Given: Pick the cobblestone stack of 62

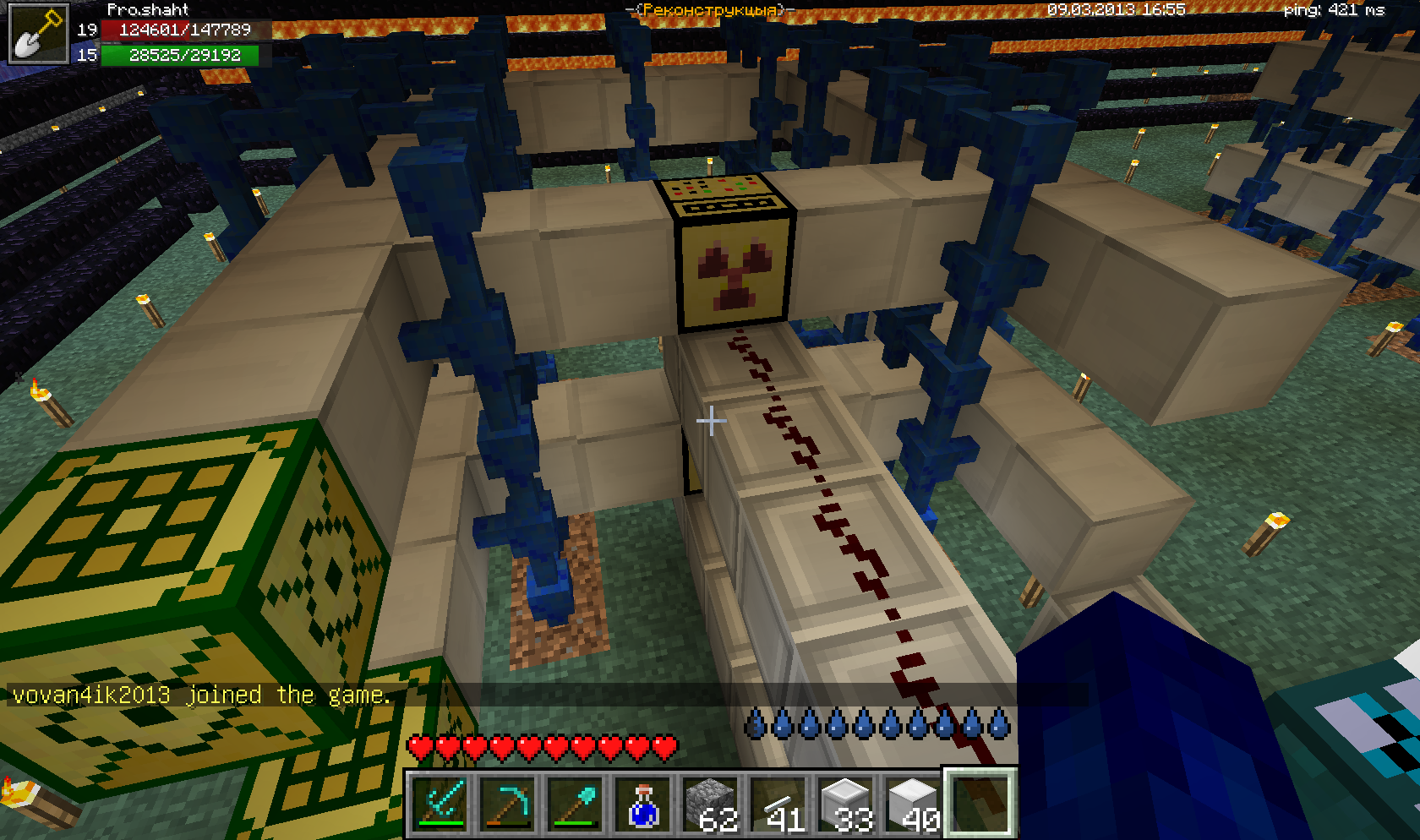Looking at the screenshot, I should [711, 804].
